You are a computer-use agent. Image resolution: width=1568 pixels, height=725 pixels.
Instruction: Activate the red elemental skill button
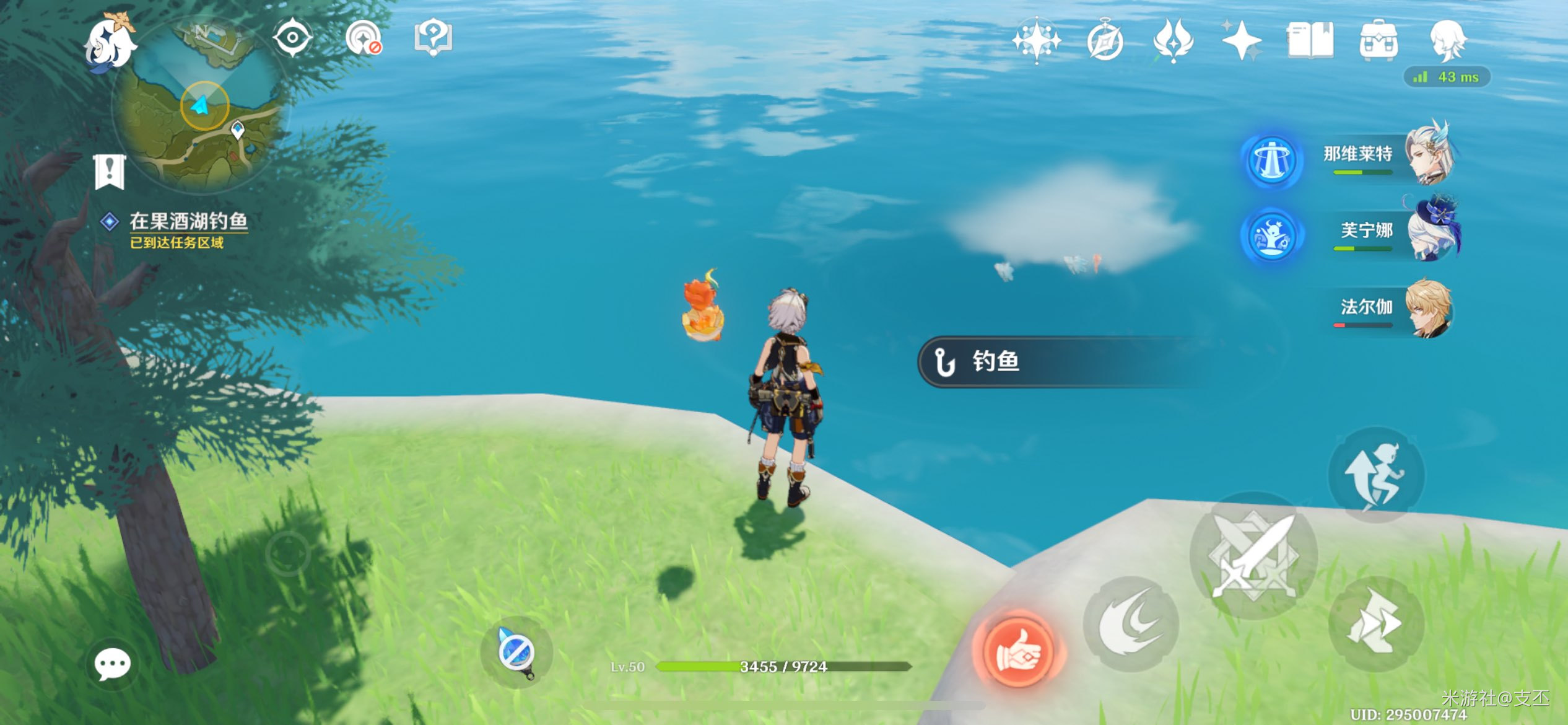click(x=1017, y=651)
